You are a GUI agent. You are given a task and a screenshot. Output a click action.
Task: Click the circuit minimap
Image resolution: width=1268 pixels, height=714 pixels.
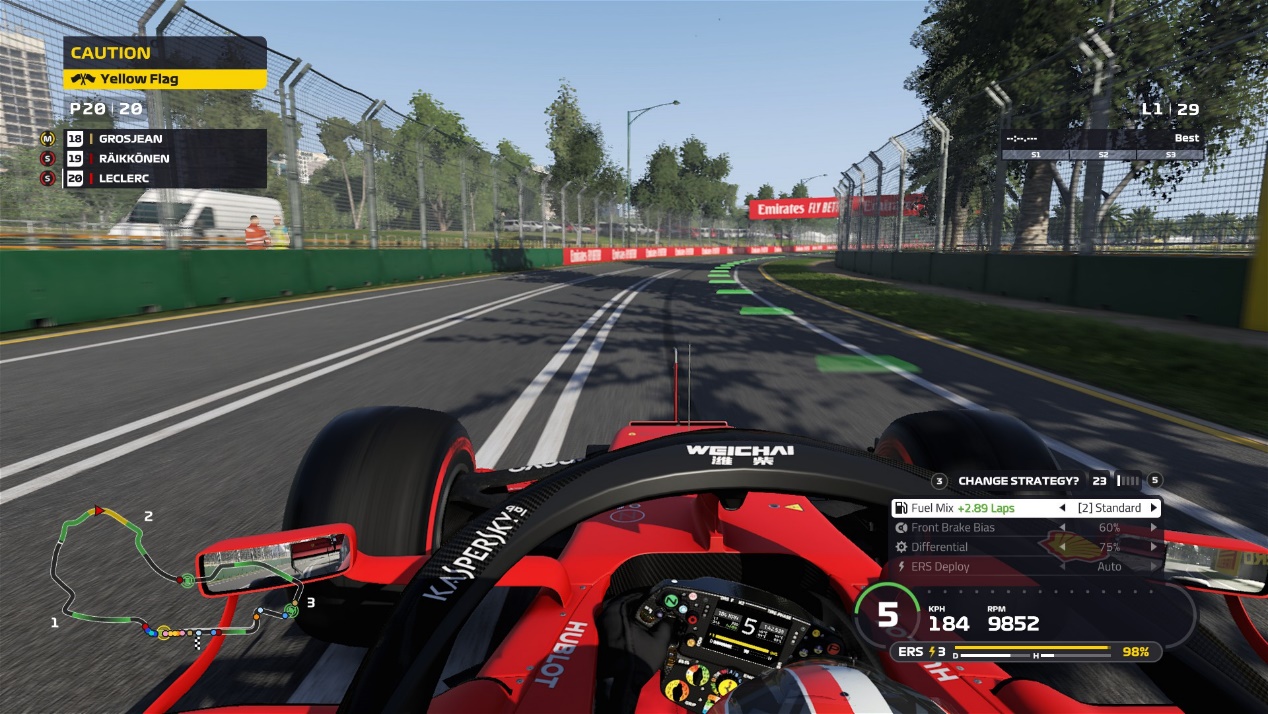(170, 580)
